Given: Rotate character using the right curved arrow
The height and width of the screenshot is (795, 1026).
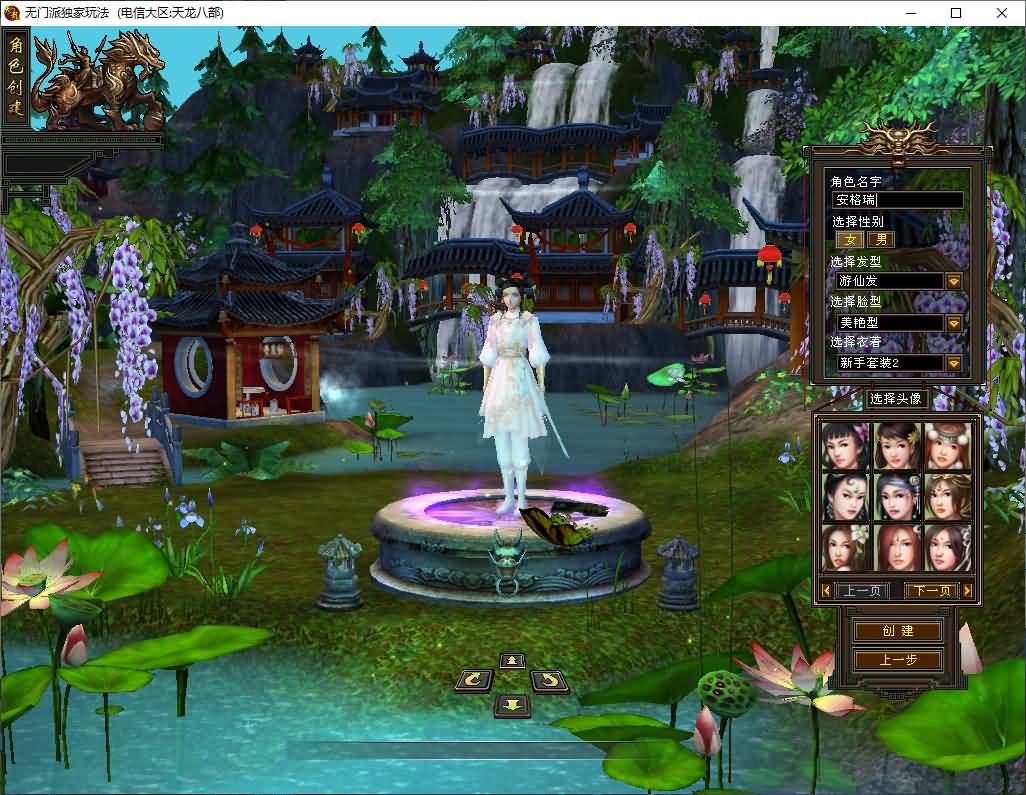Looking at the screenshot, I should pos(549,681).
